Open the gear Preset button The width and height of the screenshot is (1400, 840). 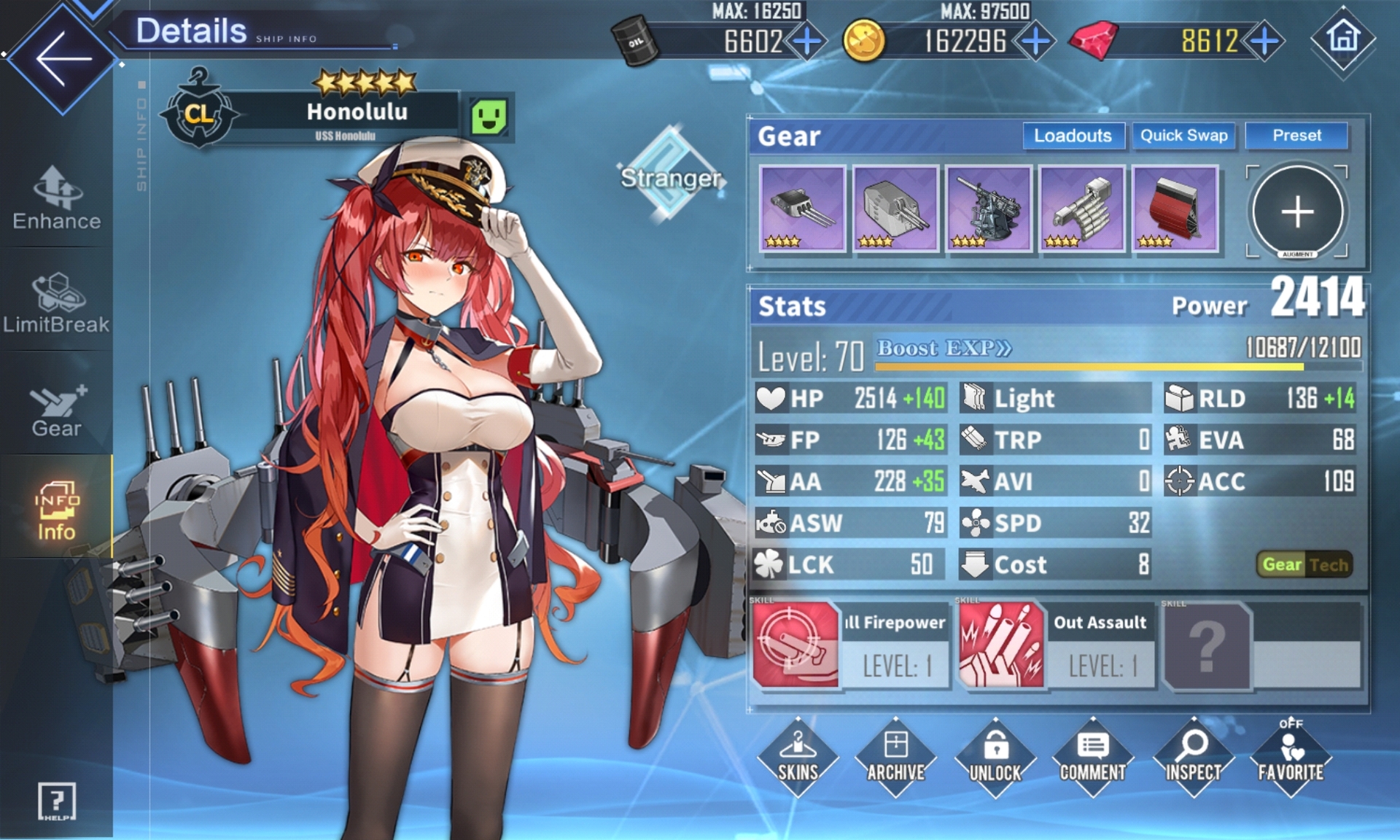point(1296,136)
